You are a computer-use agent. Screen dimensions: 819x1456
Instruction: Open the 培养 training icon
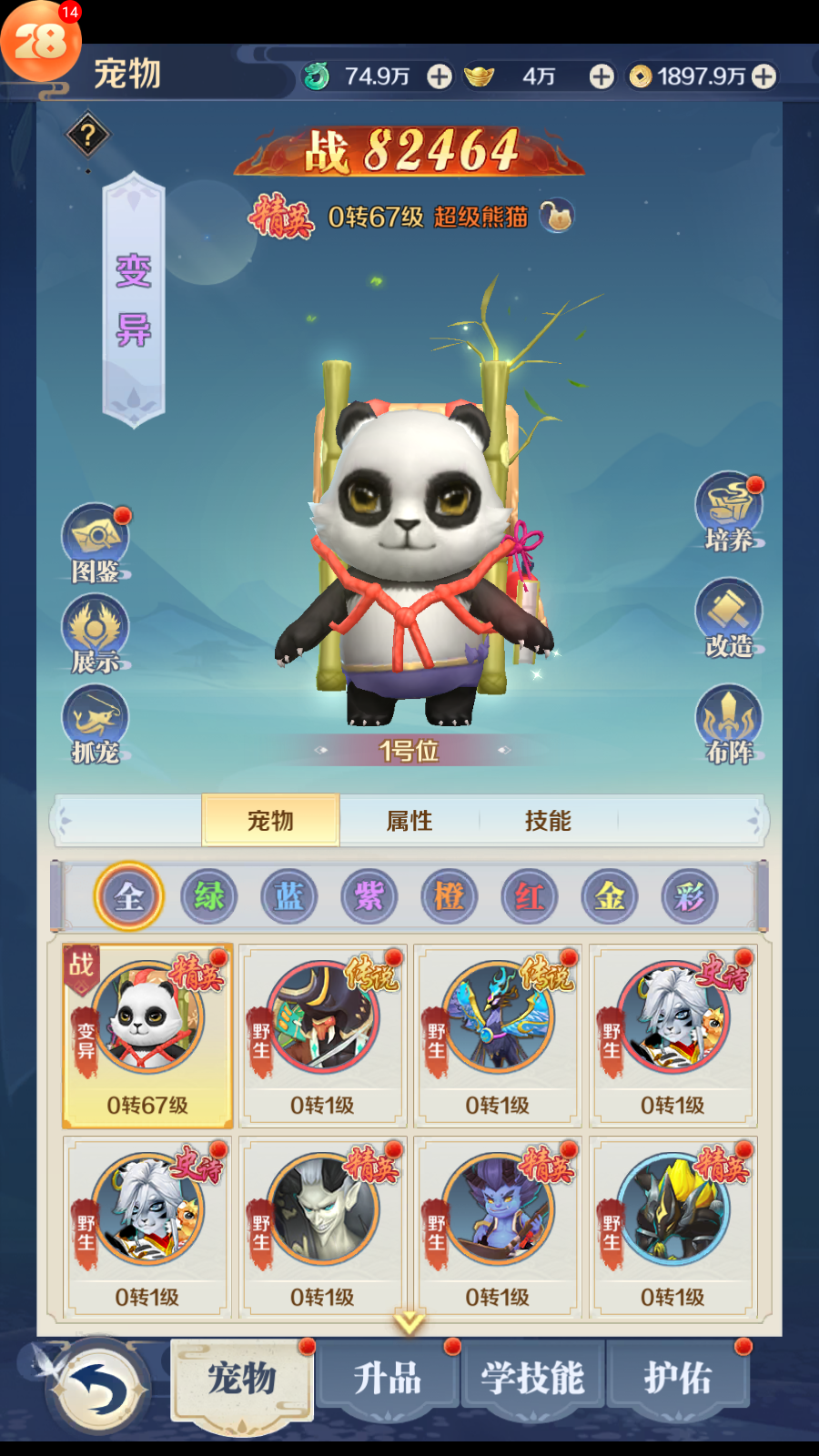pos(729,511)
